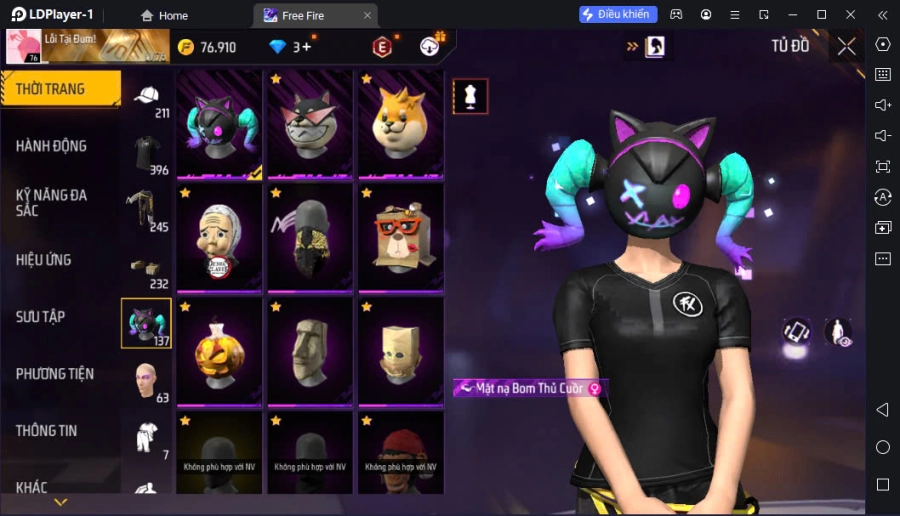Switch to the HÀNH ĐỘNG category

[52, 146]
